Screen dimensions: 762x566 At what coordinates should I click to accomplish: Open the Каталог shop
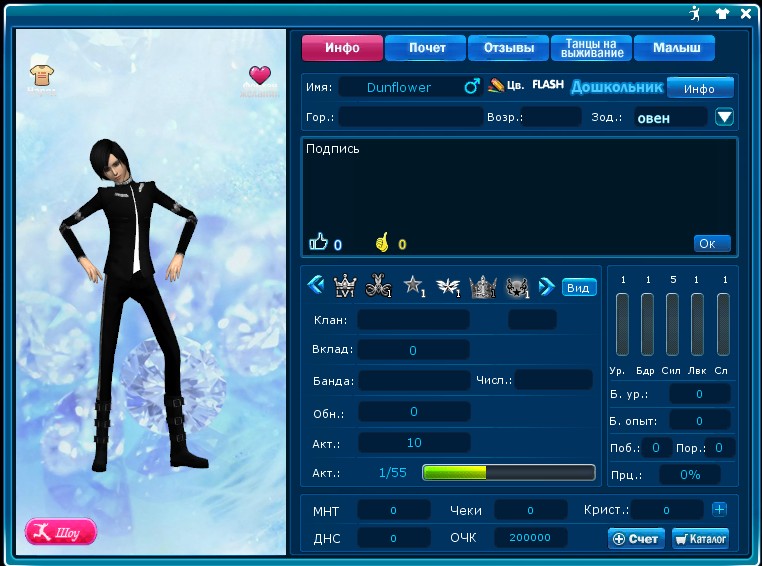[x=700, y=539]
